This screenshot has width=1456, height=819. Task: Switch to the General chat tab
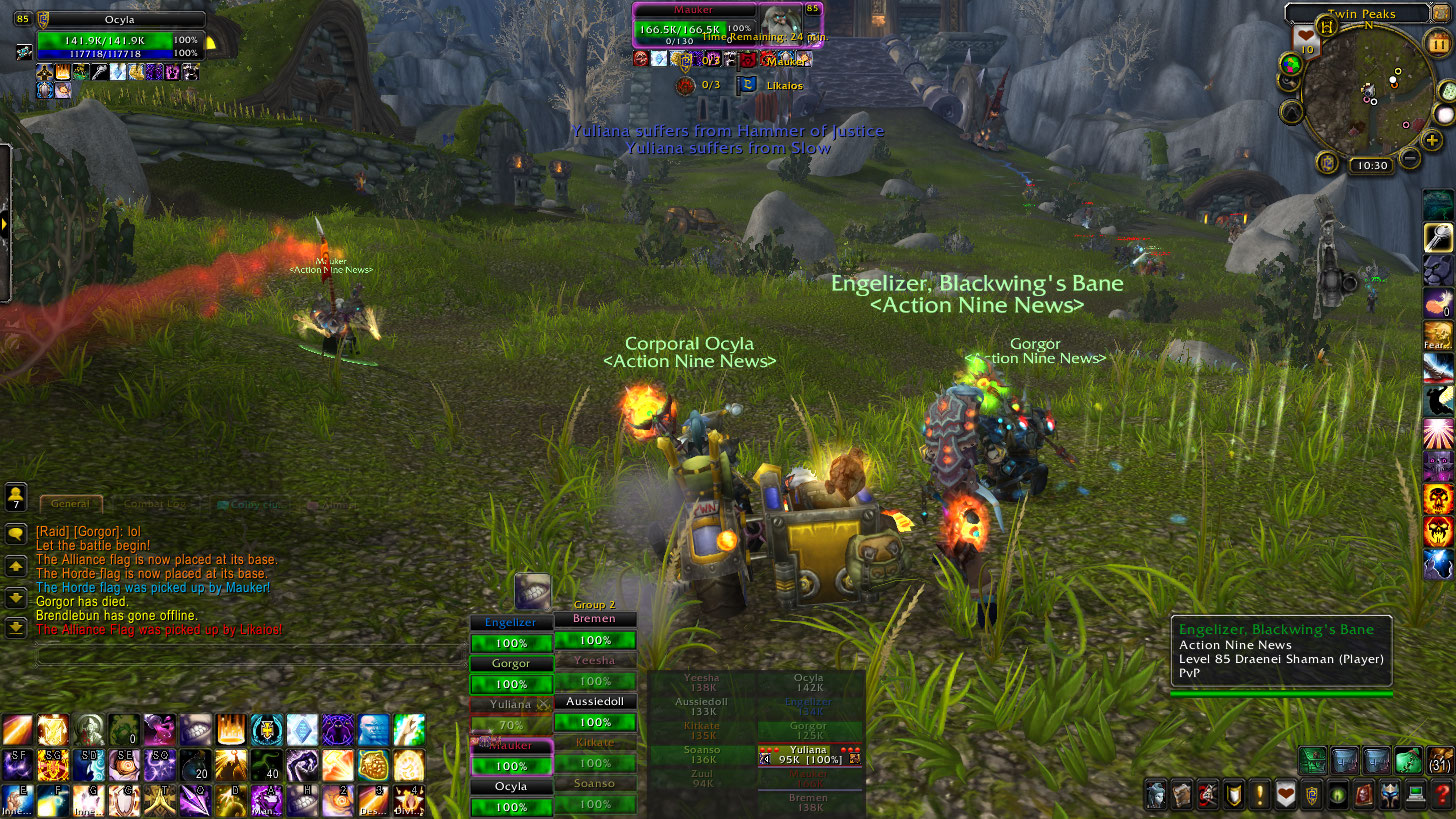(x=70, y=504)
